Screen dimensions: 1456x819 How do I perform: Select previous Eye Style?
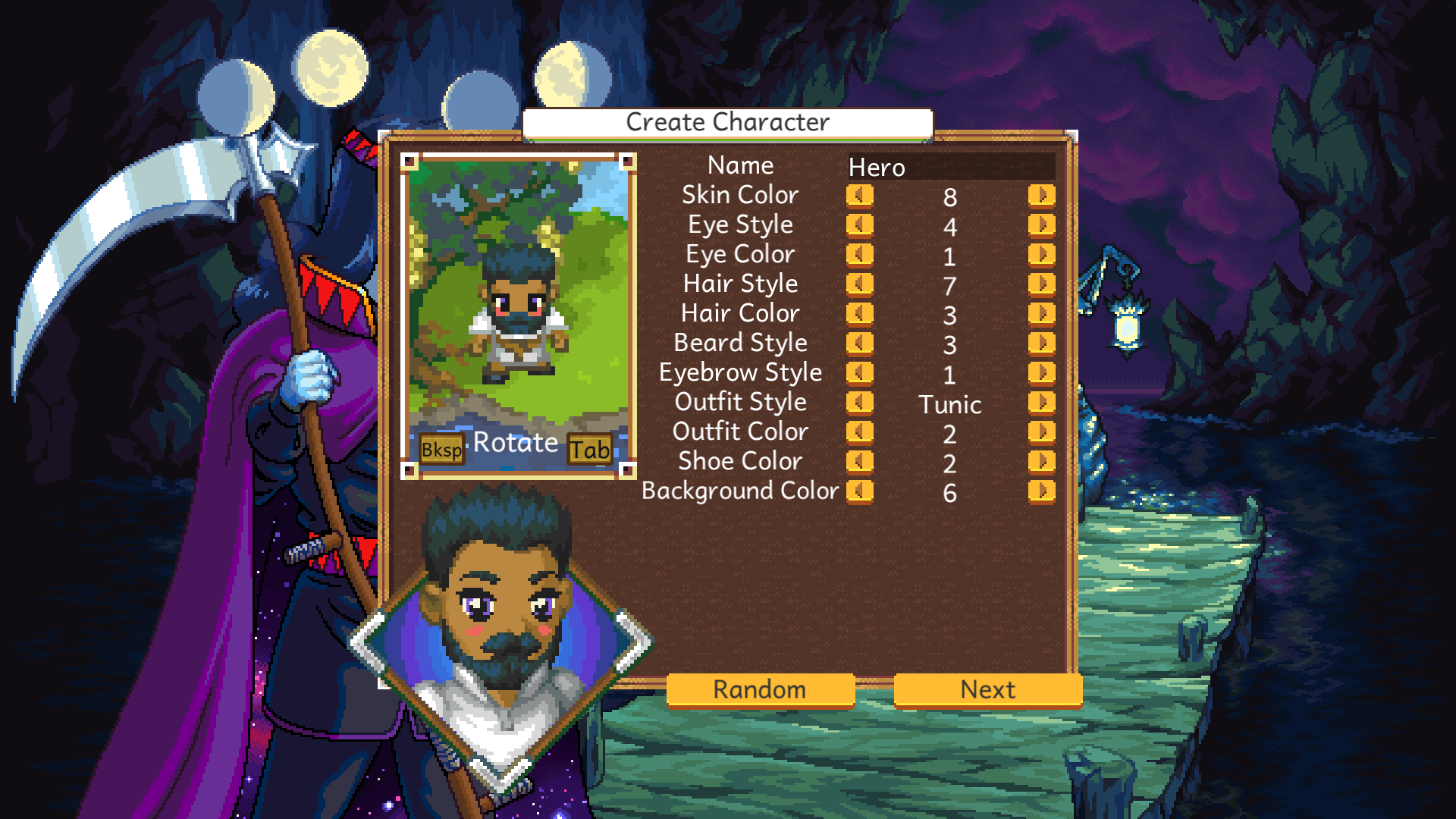pyautogui.click(x=859, y=225)
